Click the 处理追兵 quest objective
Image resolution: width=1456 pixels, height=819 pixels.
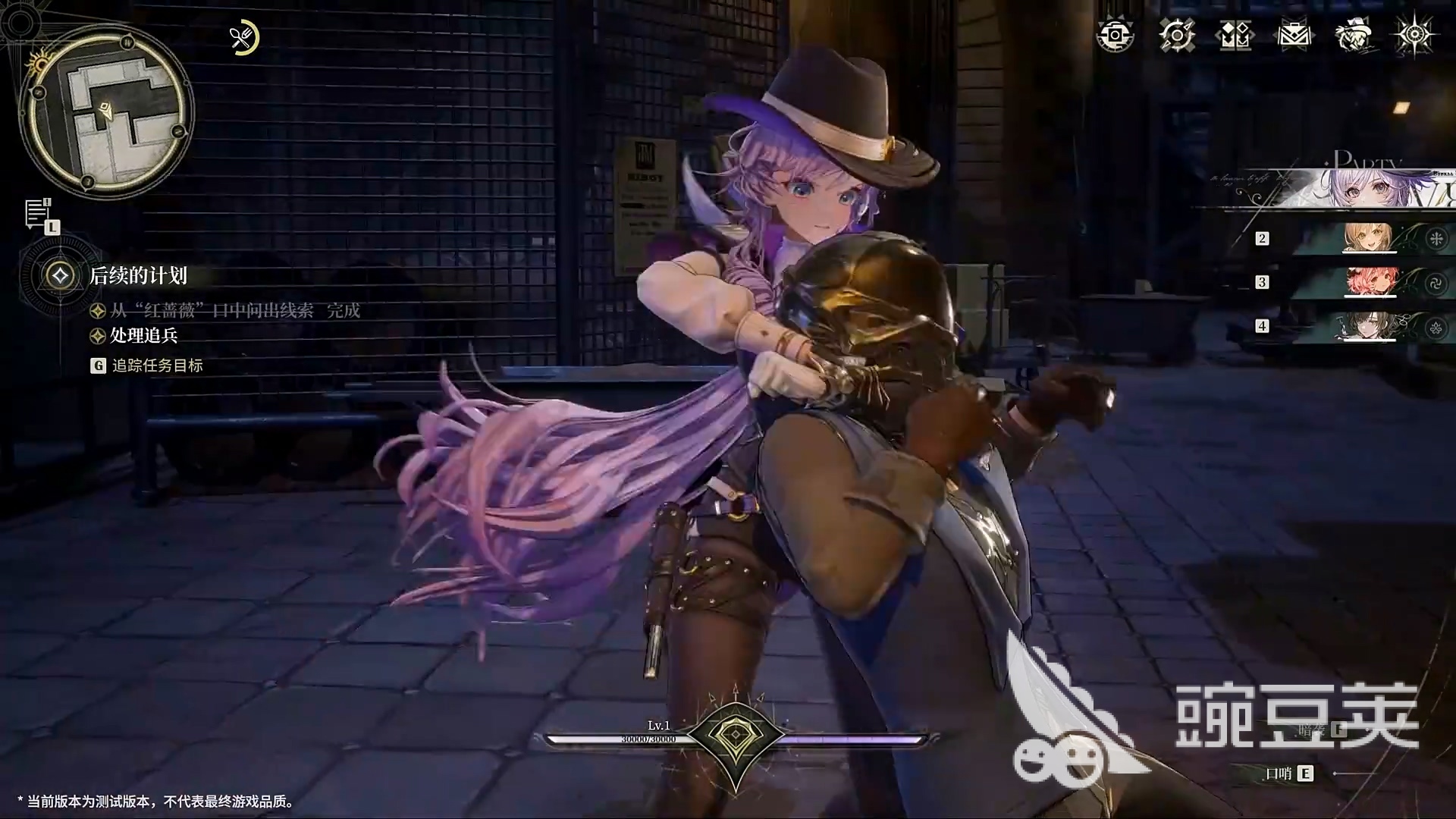(x=144, y=335)
